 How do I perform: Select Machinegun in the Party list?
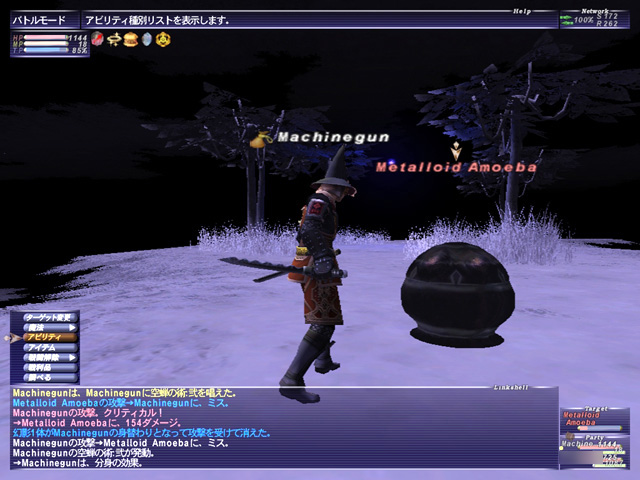pos(592,444)
